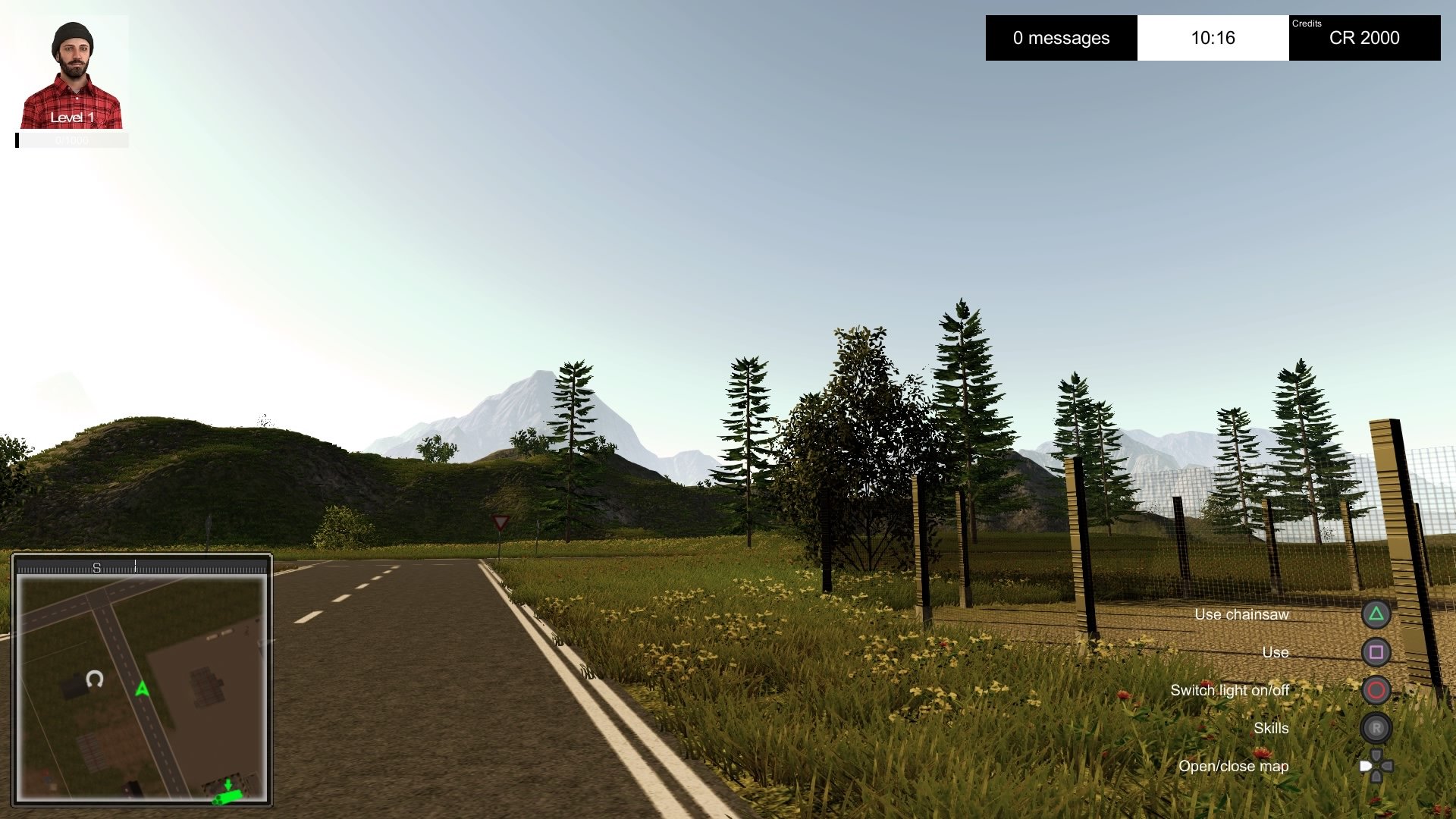Select the horseshoe marker on the minimap
This screenshot has width=1456, height=819.
pyautogui.click(x=95, y=679)
